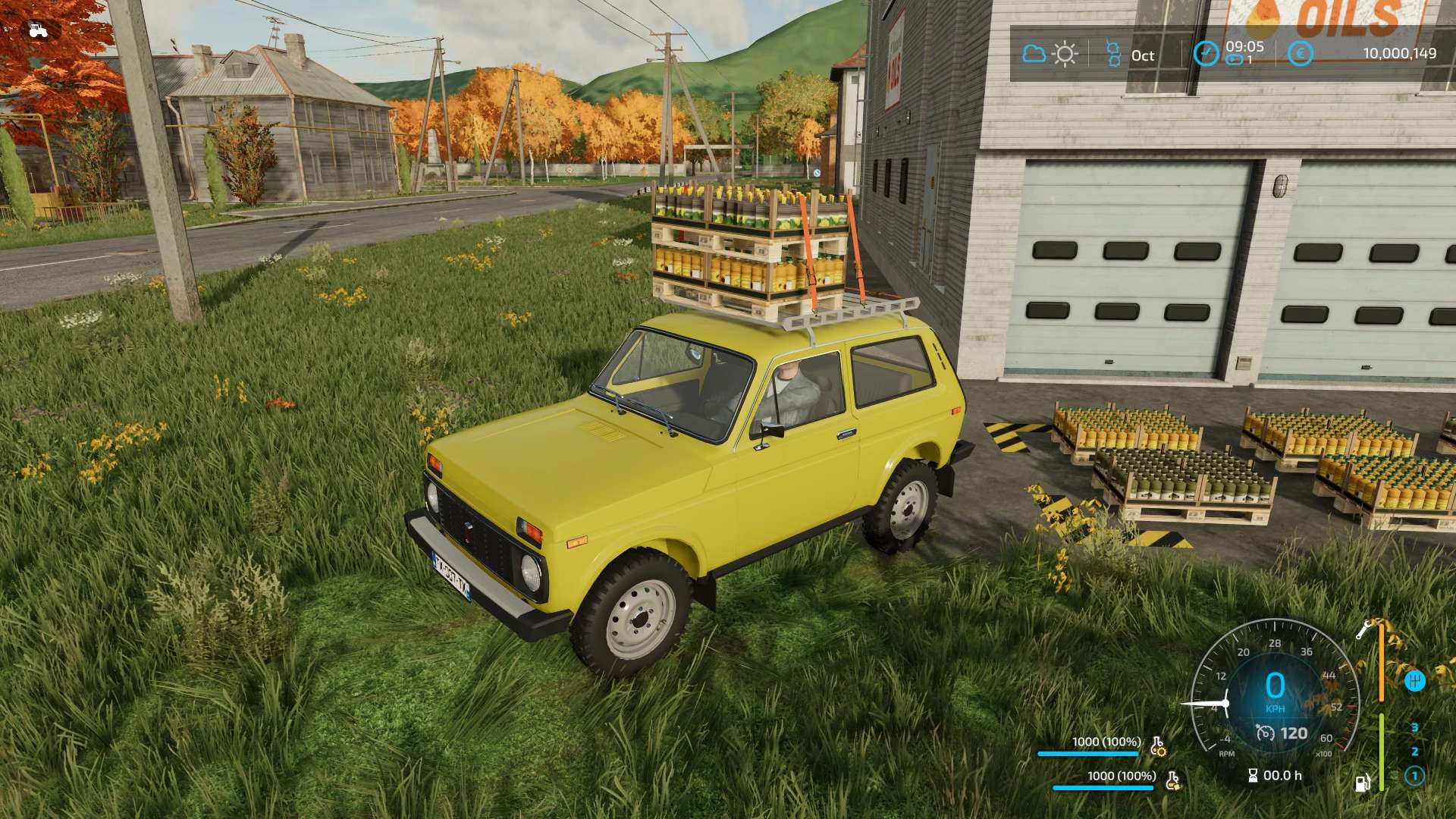Toggle the time-scale speed indicator under the clock

(1235, 61)
